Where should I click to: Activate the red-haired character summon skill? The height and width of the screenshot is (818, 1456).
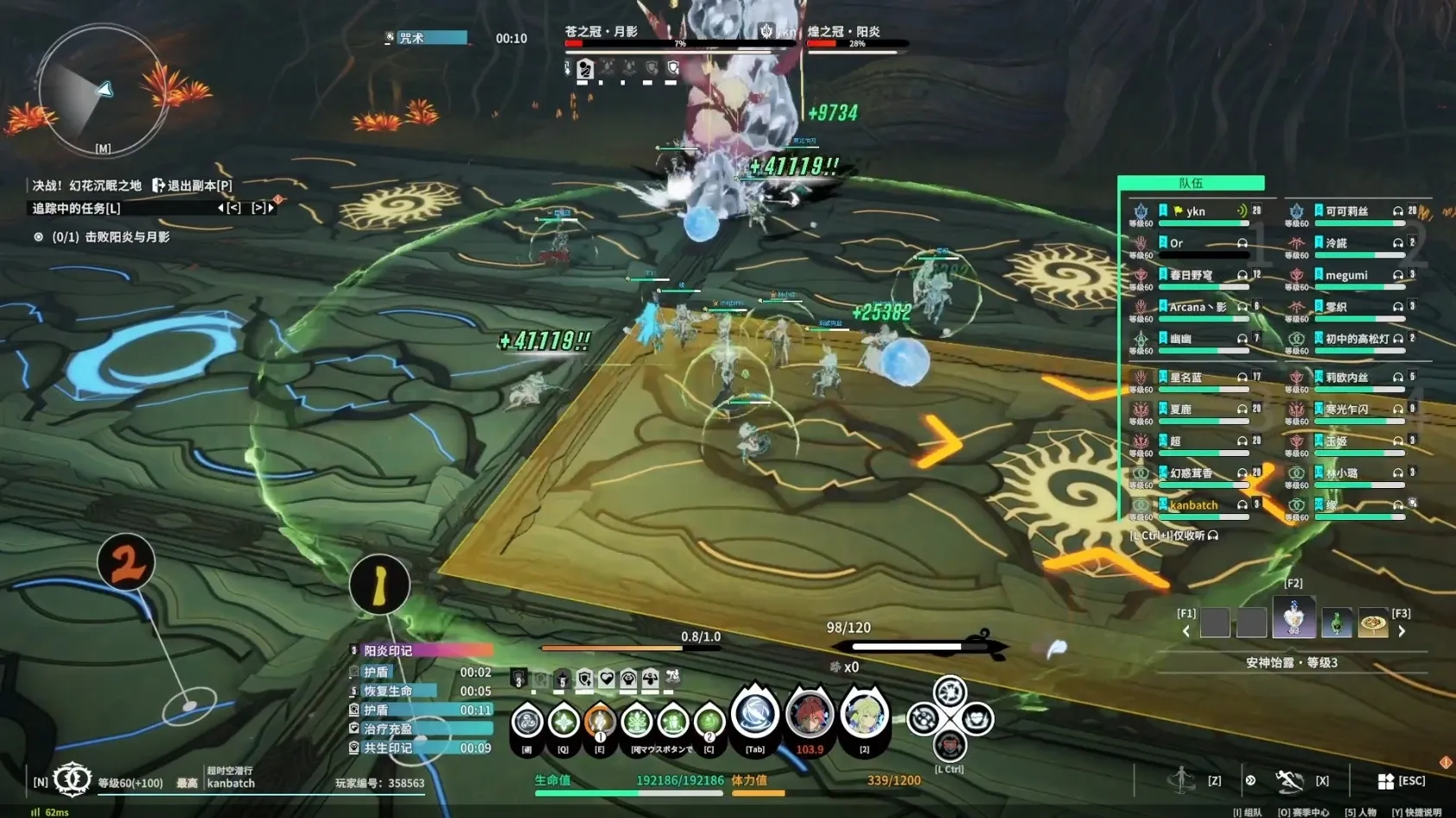click(809, 715)
